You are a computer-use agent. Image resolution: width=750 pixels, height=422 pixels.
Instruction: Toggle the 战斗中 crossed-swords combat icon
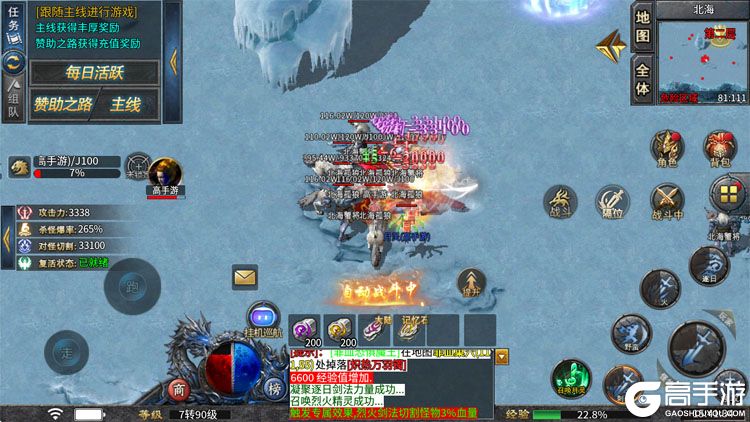tap(667, 202)
